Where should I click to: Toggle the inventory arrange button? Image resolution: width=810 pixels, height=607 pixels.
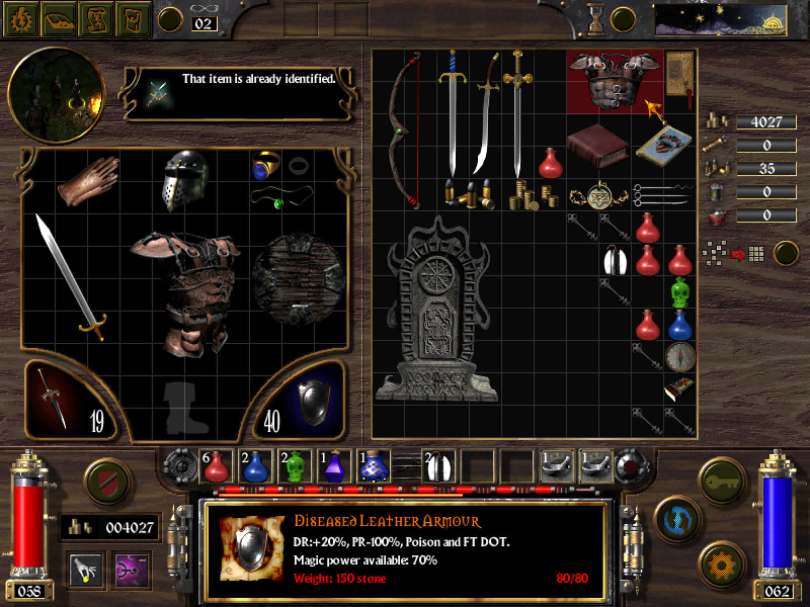click(x=786, y=253)
